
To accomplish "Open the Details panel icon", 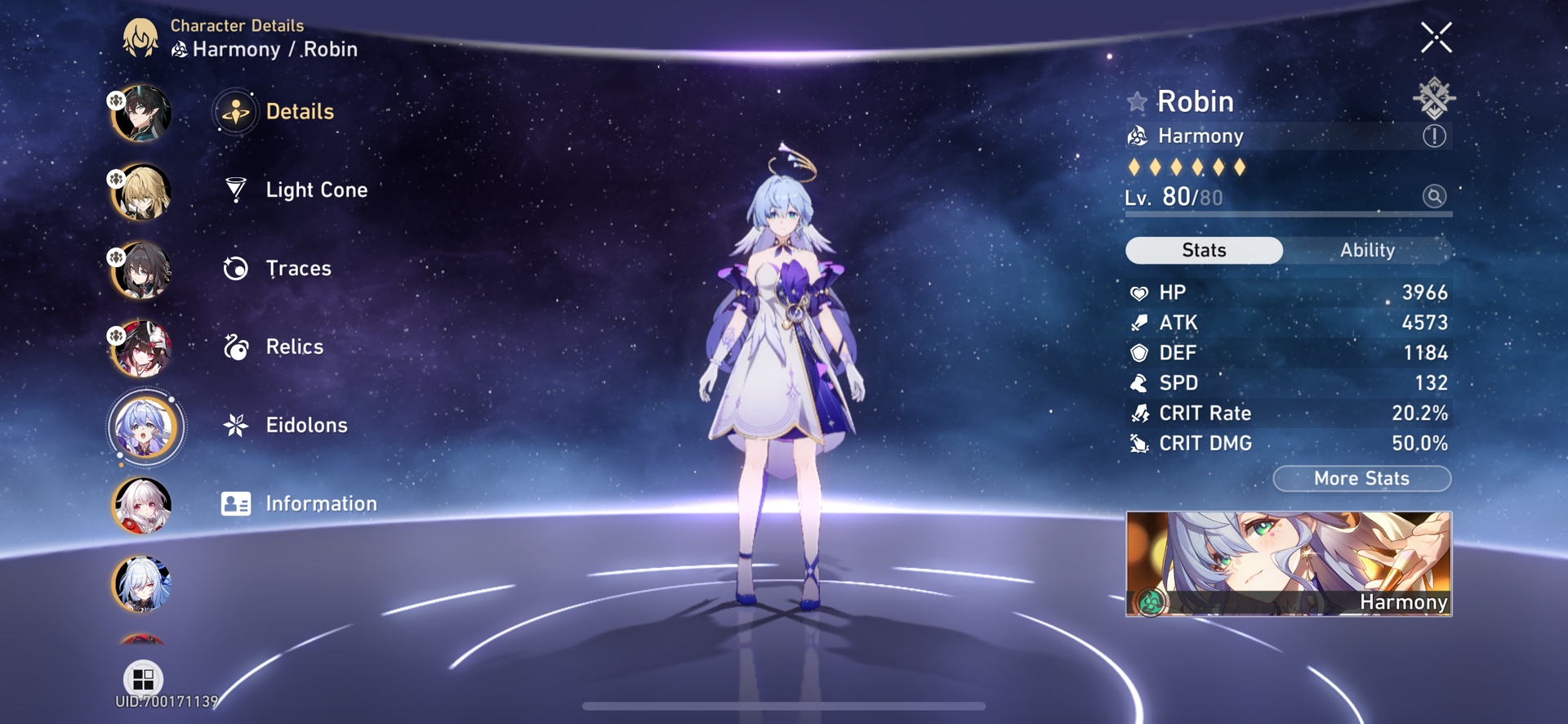I will pyautogui.click(x=235, y=111).
